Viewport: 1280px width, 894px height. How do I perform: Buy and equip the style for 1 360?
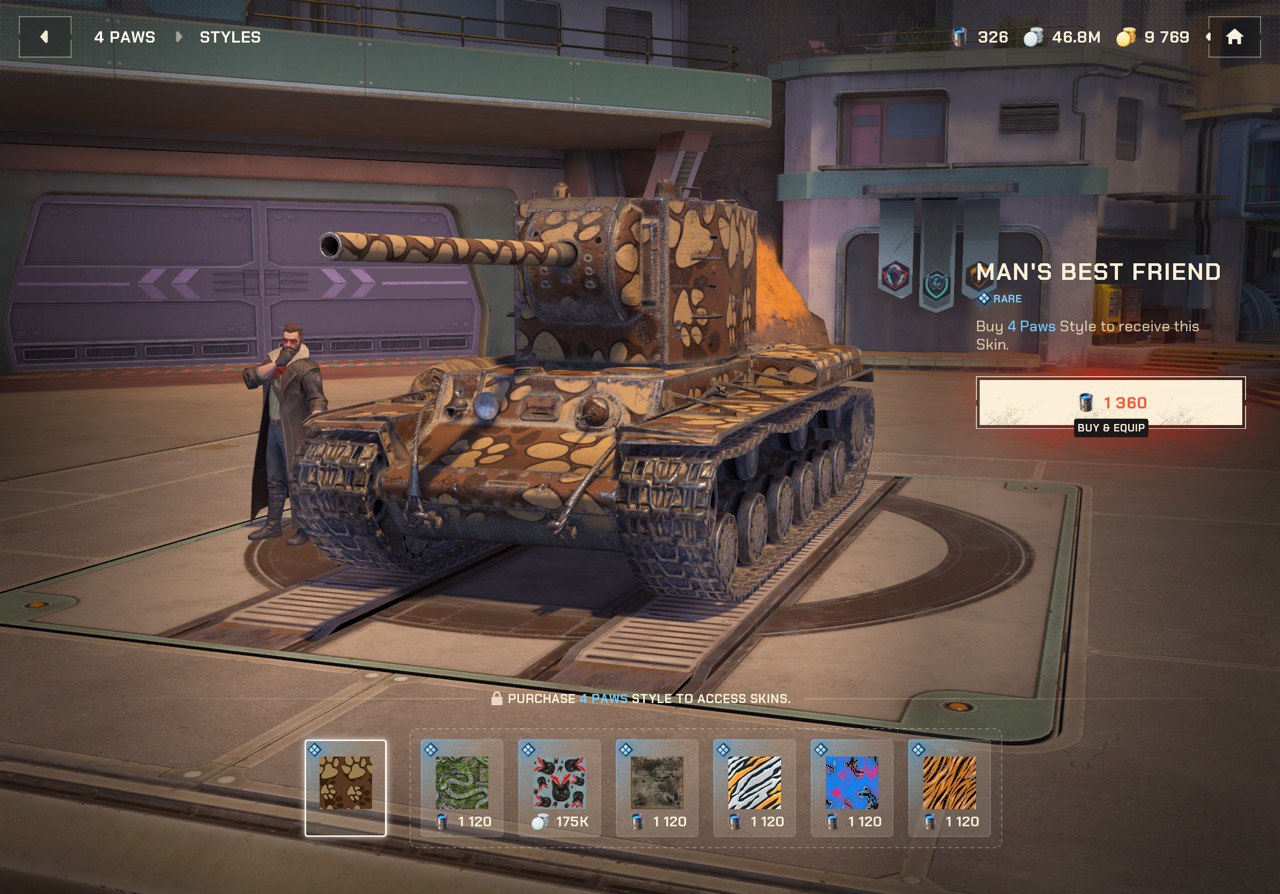(1110, 402)
